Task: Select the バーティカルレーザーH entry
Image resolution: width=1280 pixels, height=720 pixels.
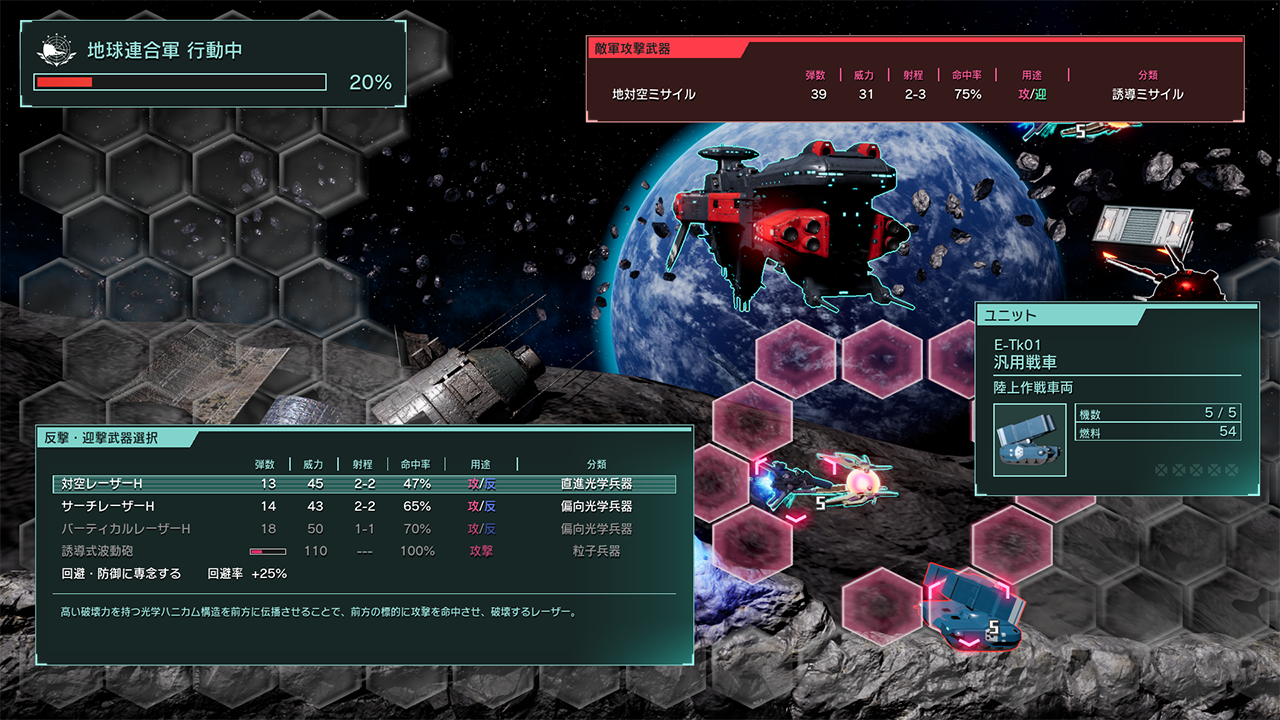Action: click(364, 529)
